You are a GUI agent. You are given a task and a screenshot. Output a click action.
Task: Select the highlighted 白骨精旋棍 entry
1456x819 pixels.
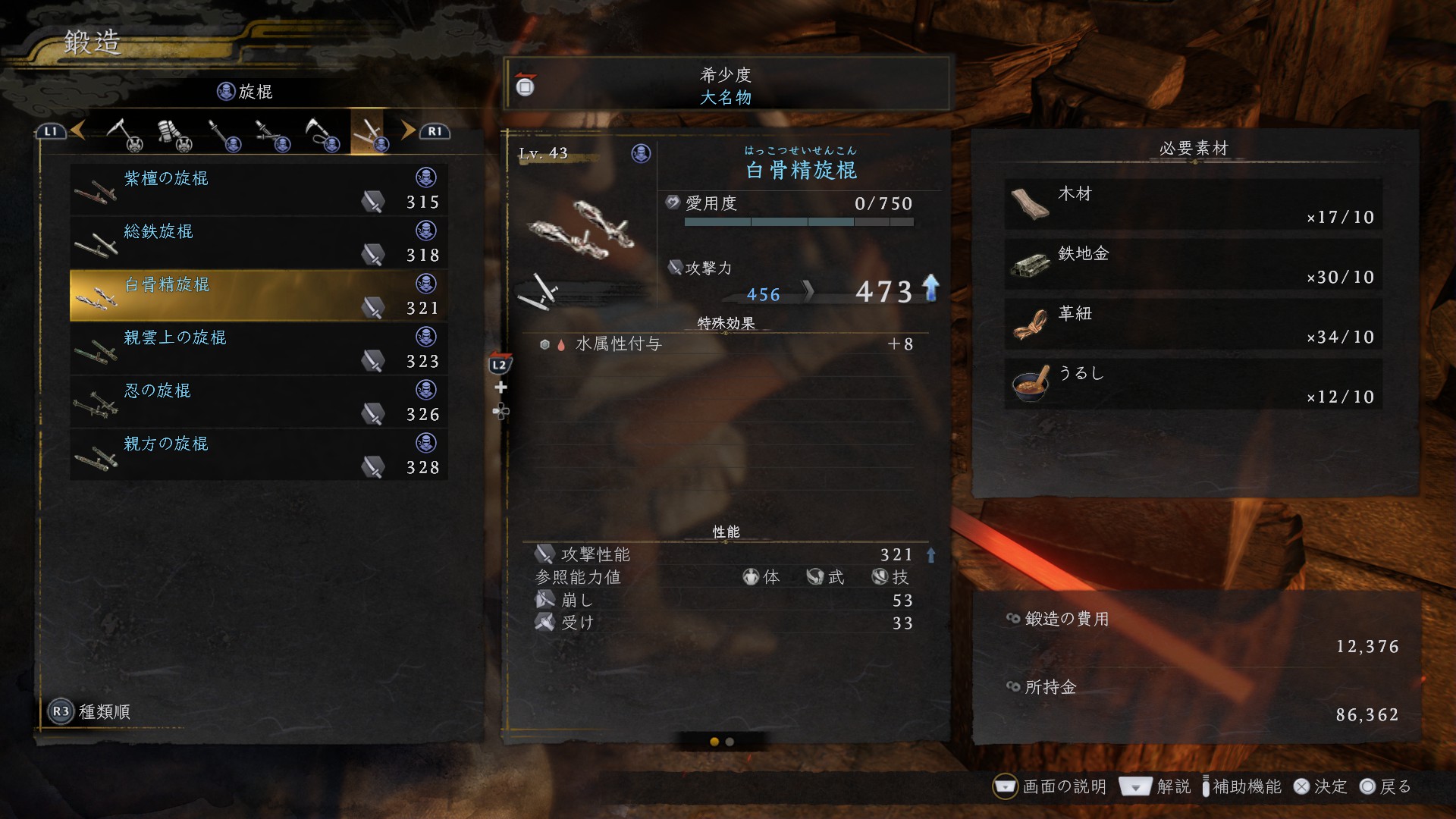[258, 296]
